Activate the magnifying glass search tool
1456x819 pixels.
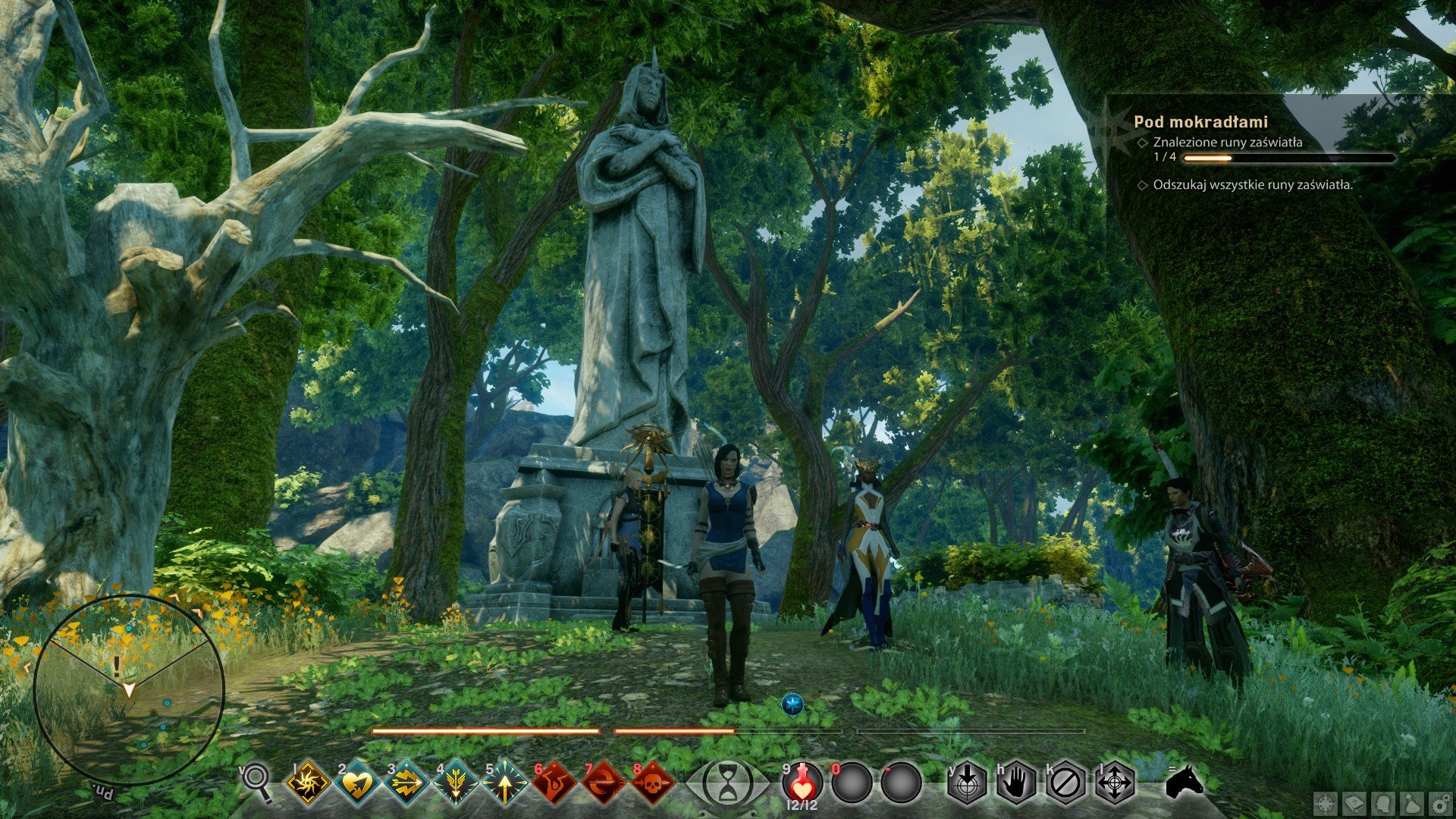[x=257, y=782]
